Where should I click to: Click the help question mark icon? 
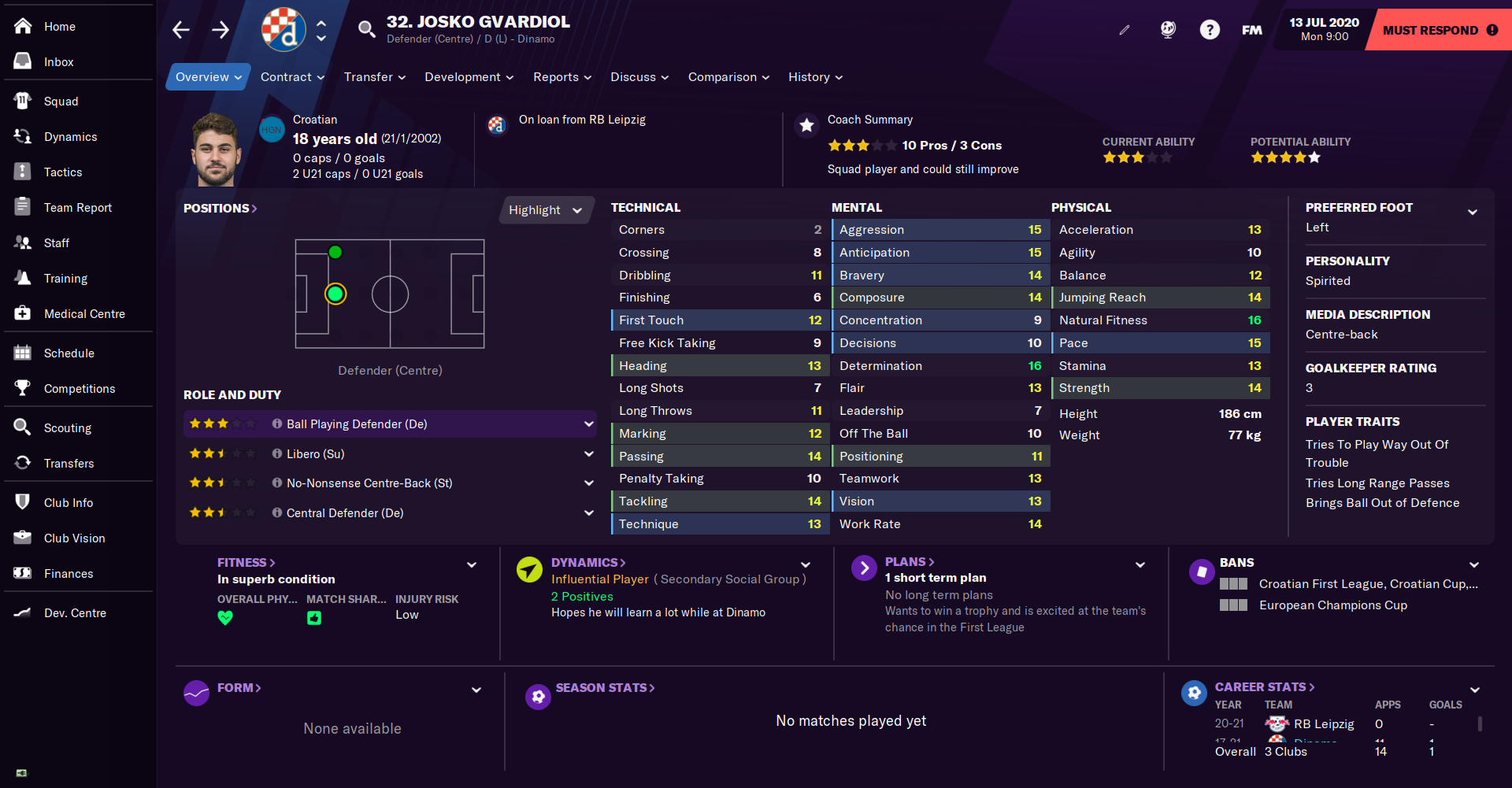pyautogui.click(x=1209, y=30)
